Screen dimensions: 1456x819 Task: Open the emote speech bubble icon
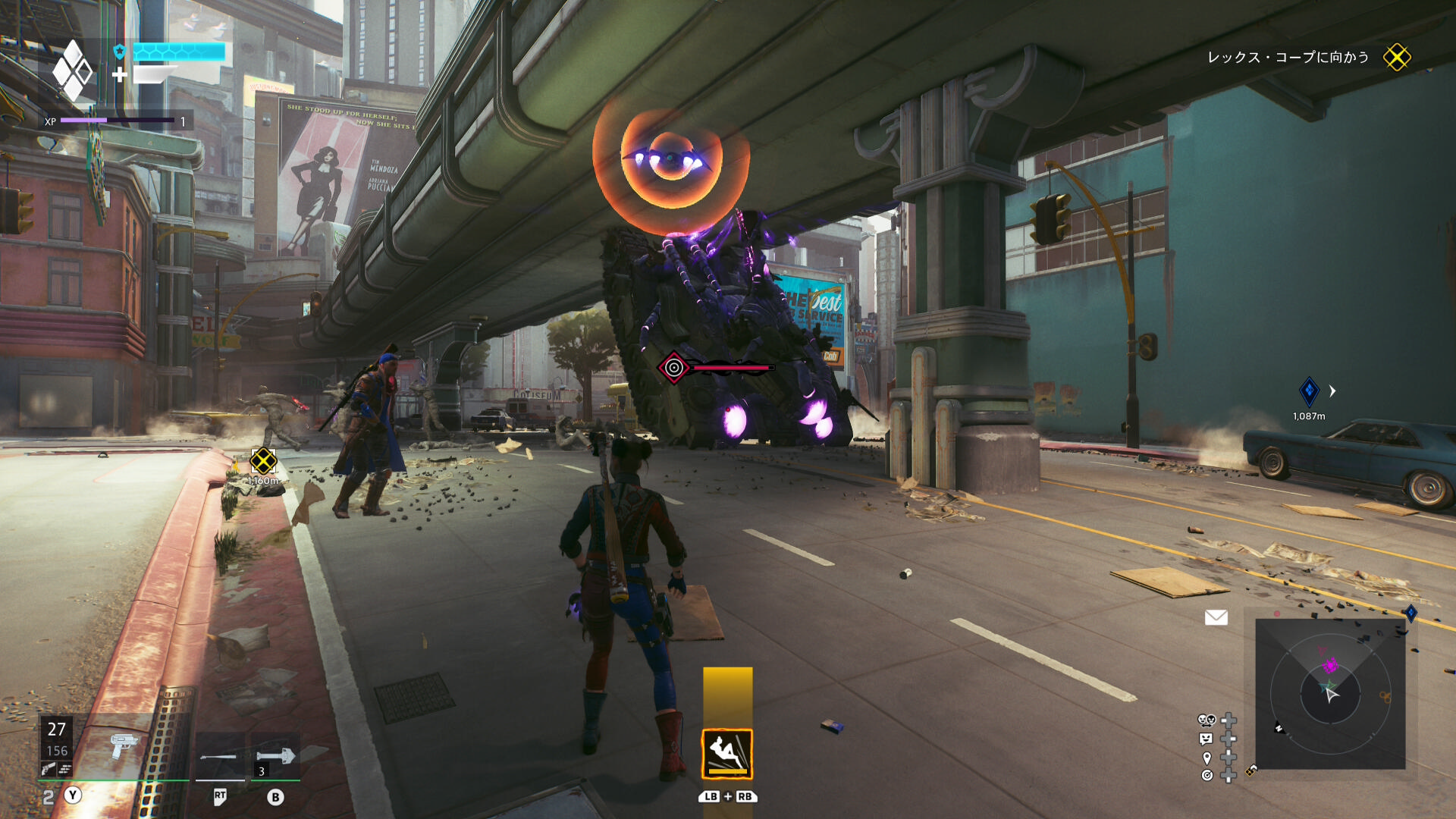(x=1206, y=739)
